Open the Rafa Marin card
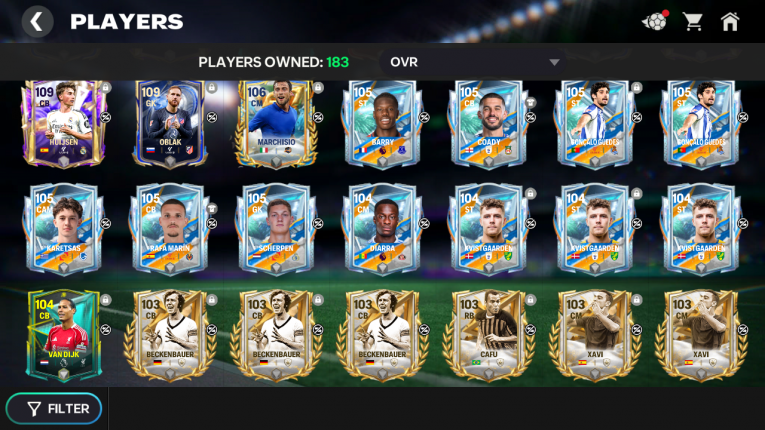This screenshot has height=430, width=765. [170, 229]
